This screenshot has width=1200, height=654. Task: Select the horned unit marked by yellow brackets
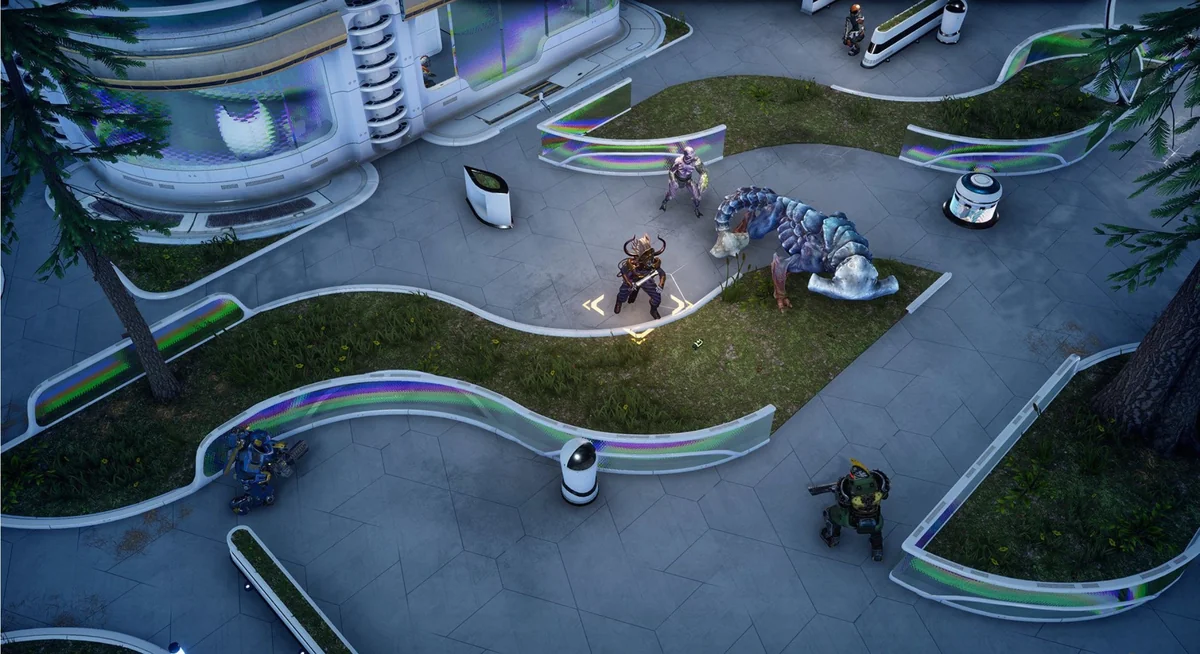[639, 275]
